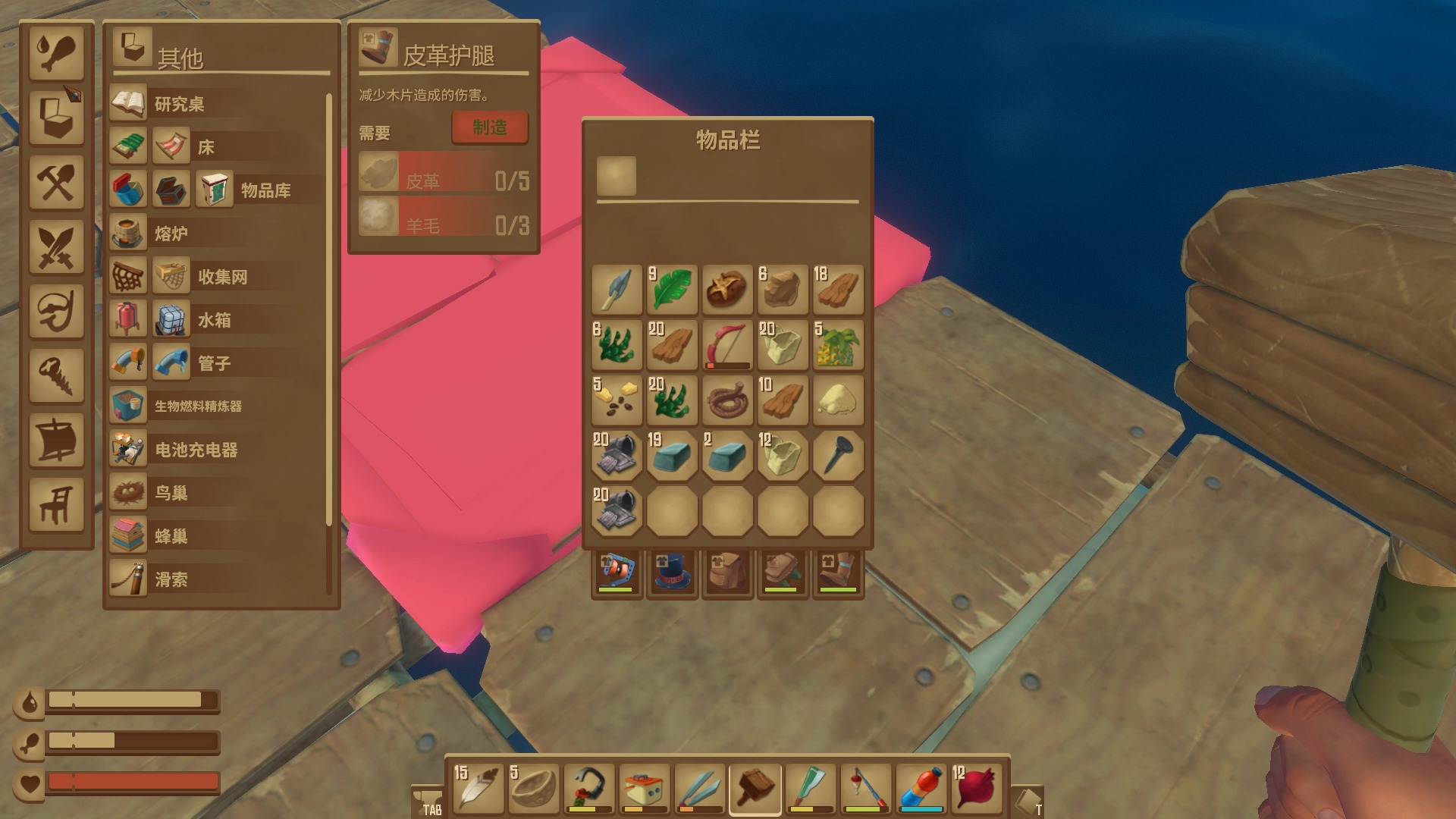Image resolution: width=1456 pixels, height=819 pixels.
Task: Open the food and water crafting category
Action: [56, 52]
